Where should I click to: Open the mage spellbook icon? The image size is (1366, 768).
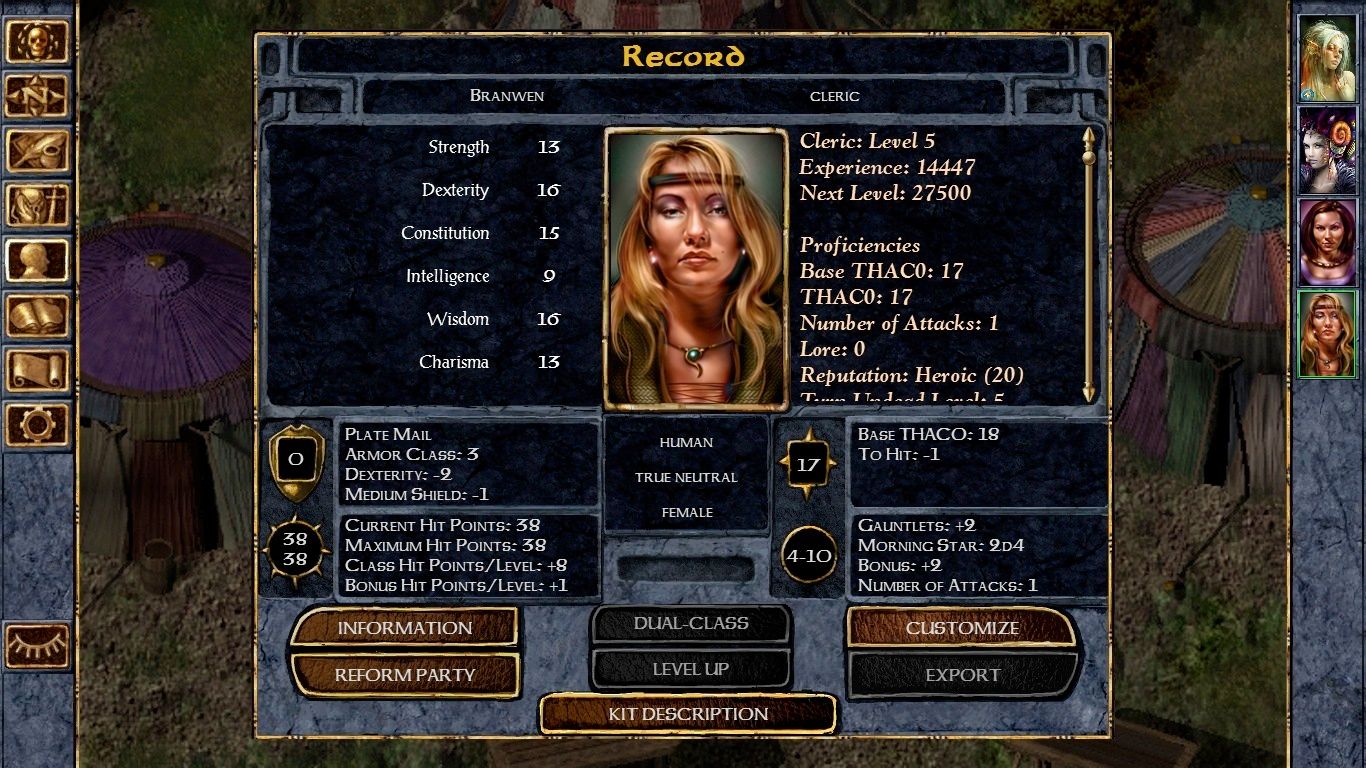click(38, 316)
